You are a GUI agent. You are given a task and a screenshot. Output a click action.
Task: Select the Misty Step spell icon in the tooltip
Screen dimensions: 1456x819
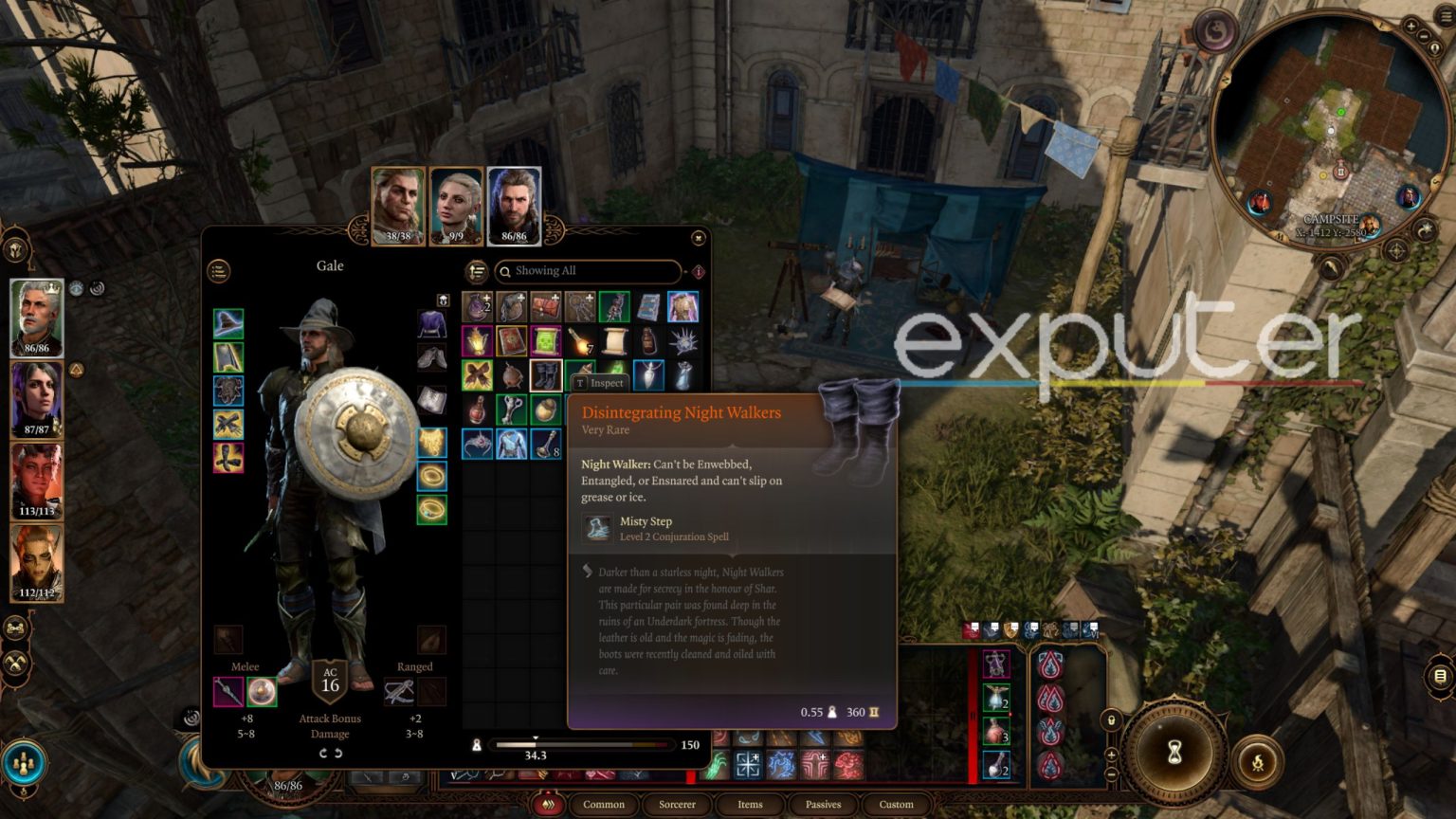[x=599, y=529]
